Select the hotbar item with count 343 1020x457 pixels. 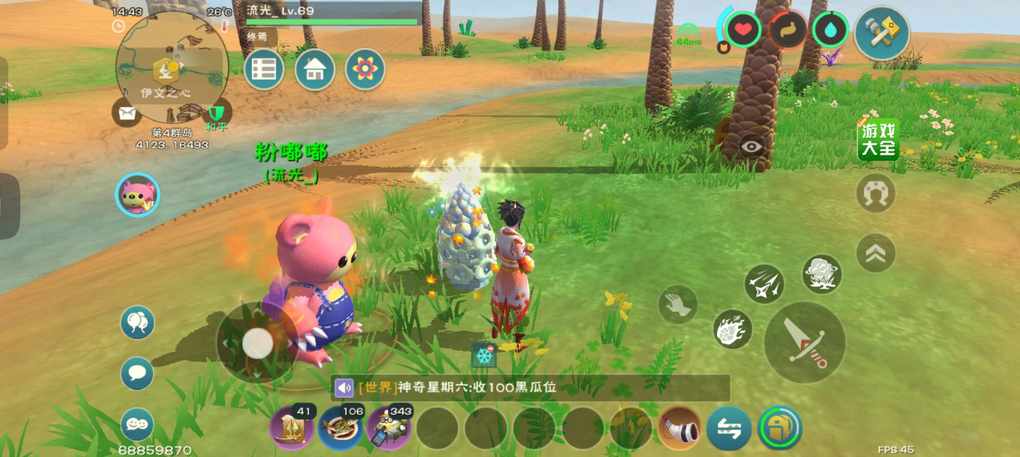click(389, 428)
